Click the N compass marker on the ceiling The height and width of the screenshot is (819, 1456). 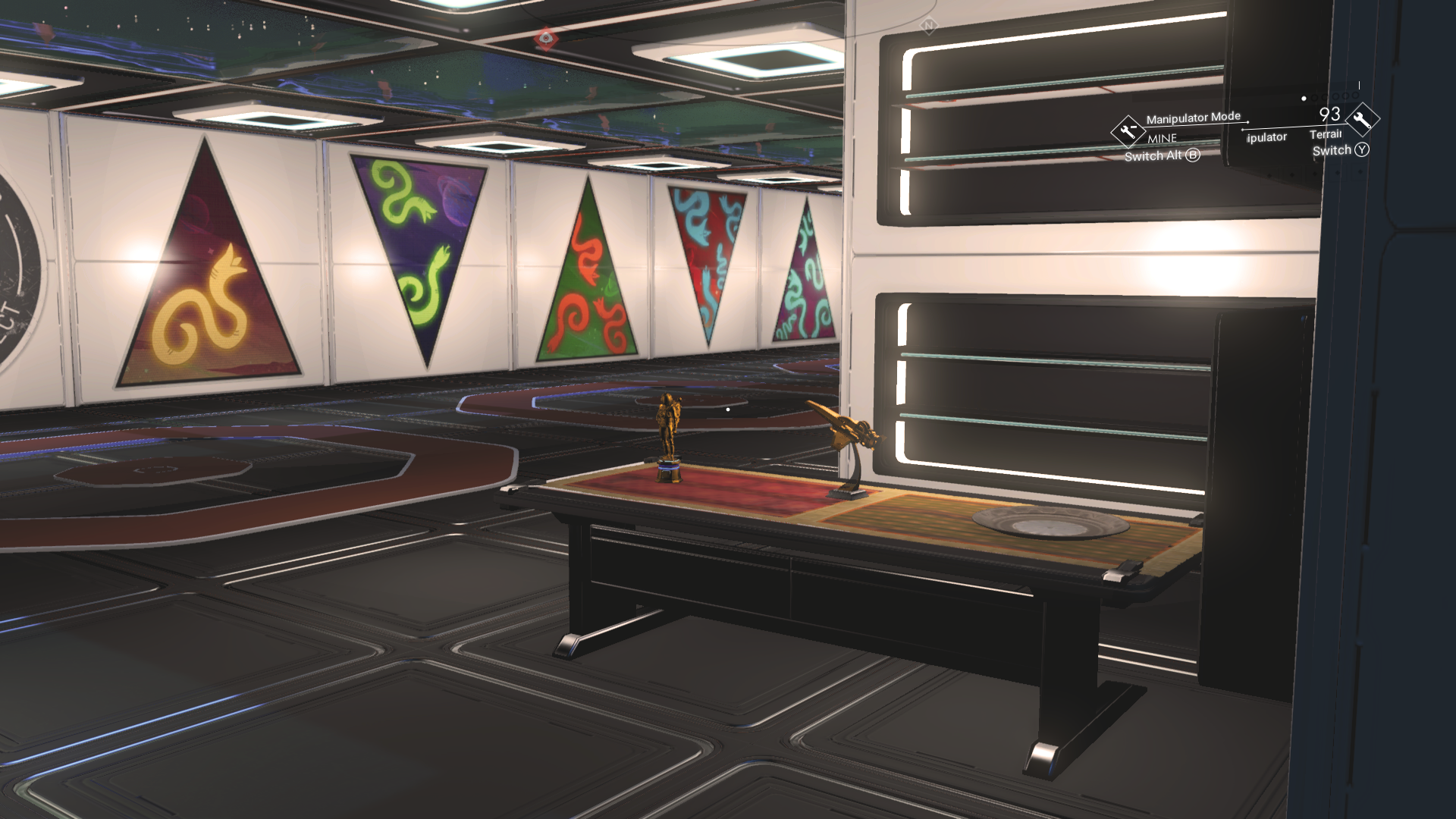pyautogui.click(x=928, y=24)
